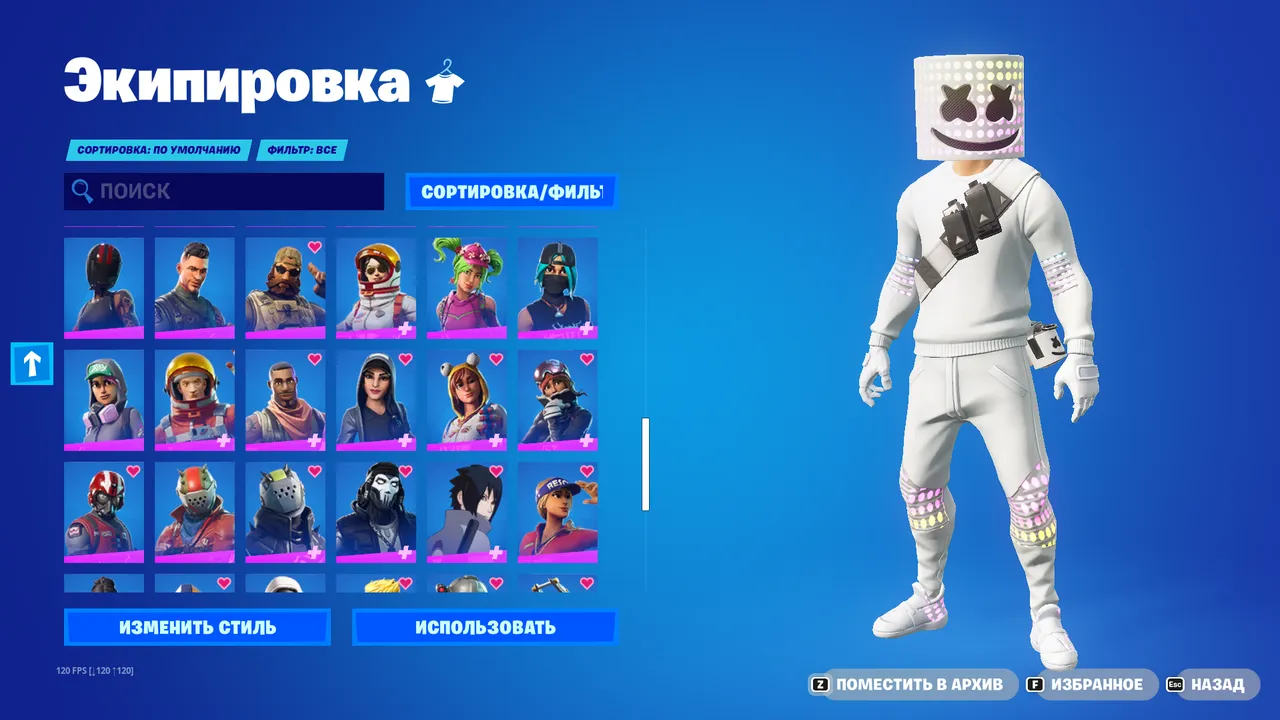
Task: Click the ИСПОЛЬЗОВАТЬ button
Action: point(485,627)
